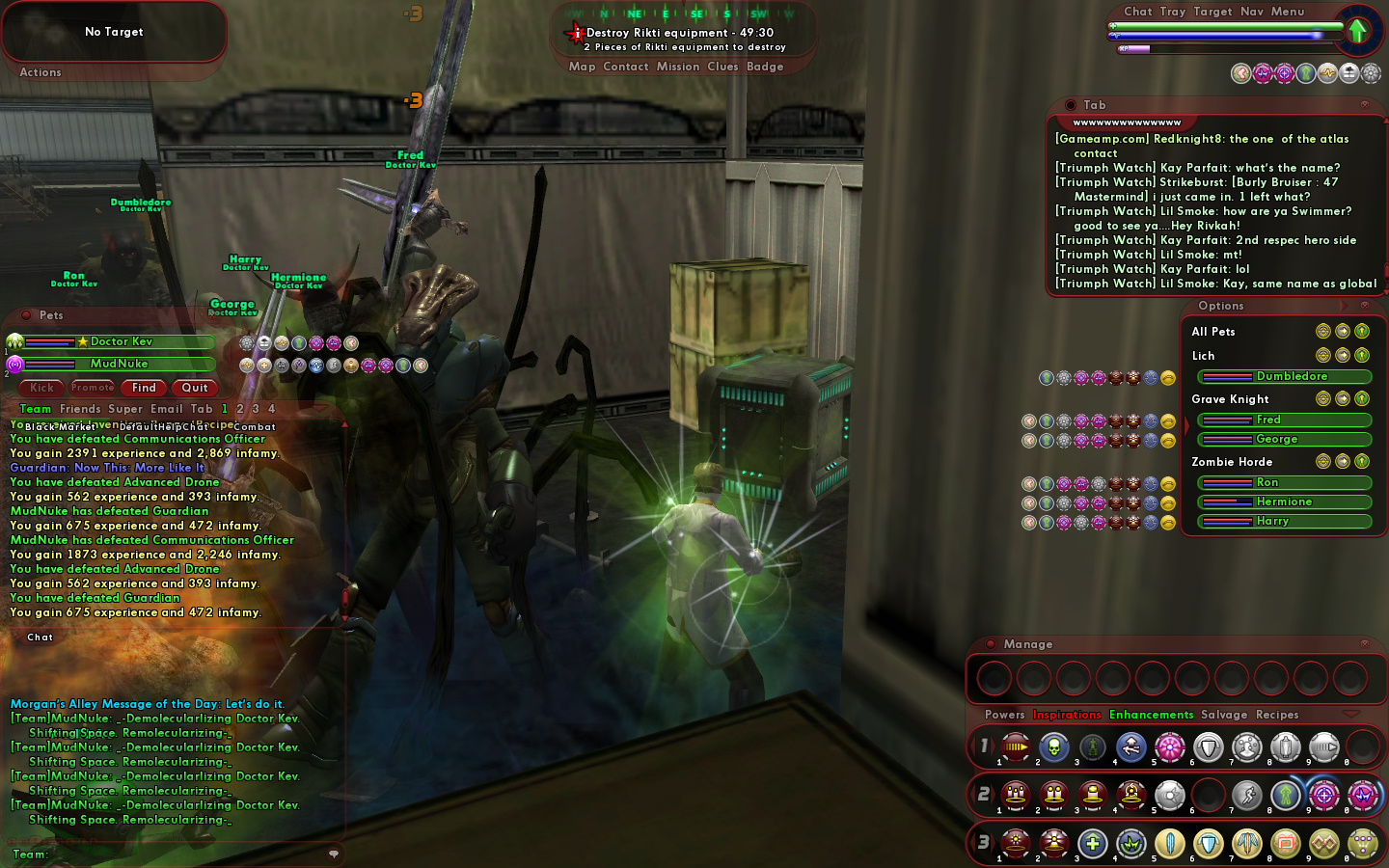Select pet Dumbledore in pet list
Screen dimensions: 1389x868
click(1291, 376)
